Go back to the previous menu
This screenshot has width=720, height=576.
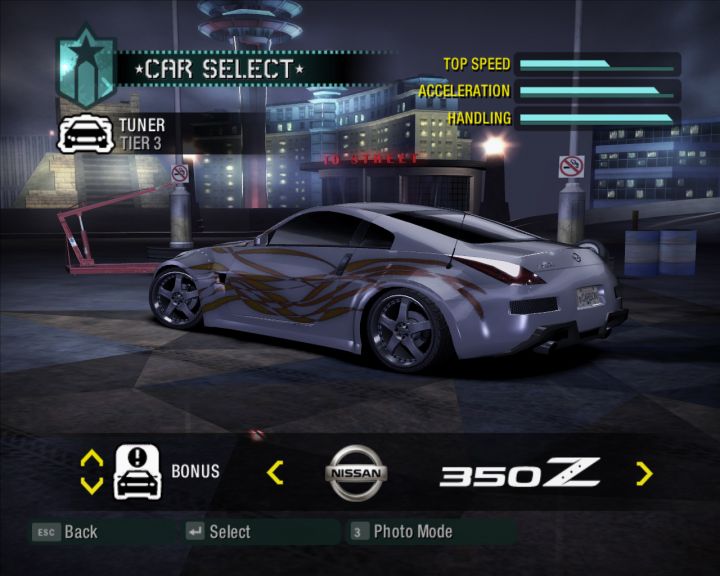click(66, 532)
